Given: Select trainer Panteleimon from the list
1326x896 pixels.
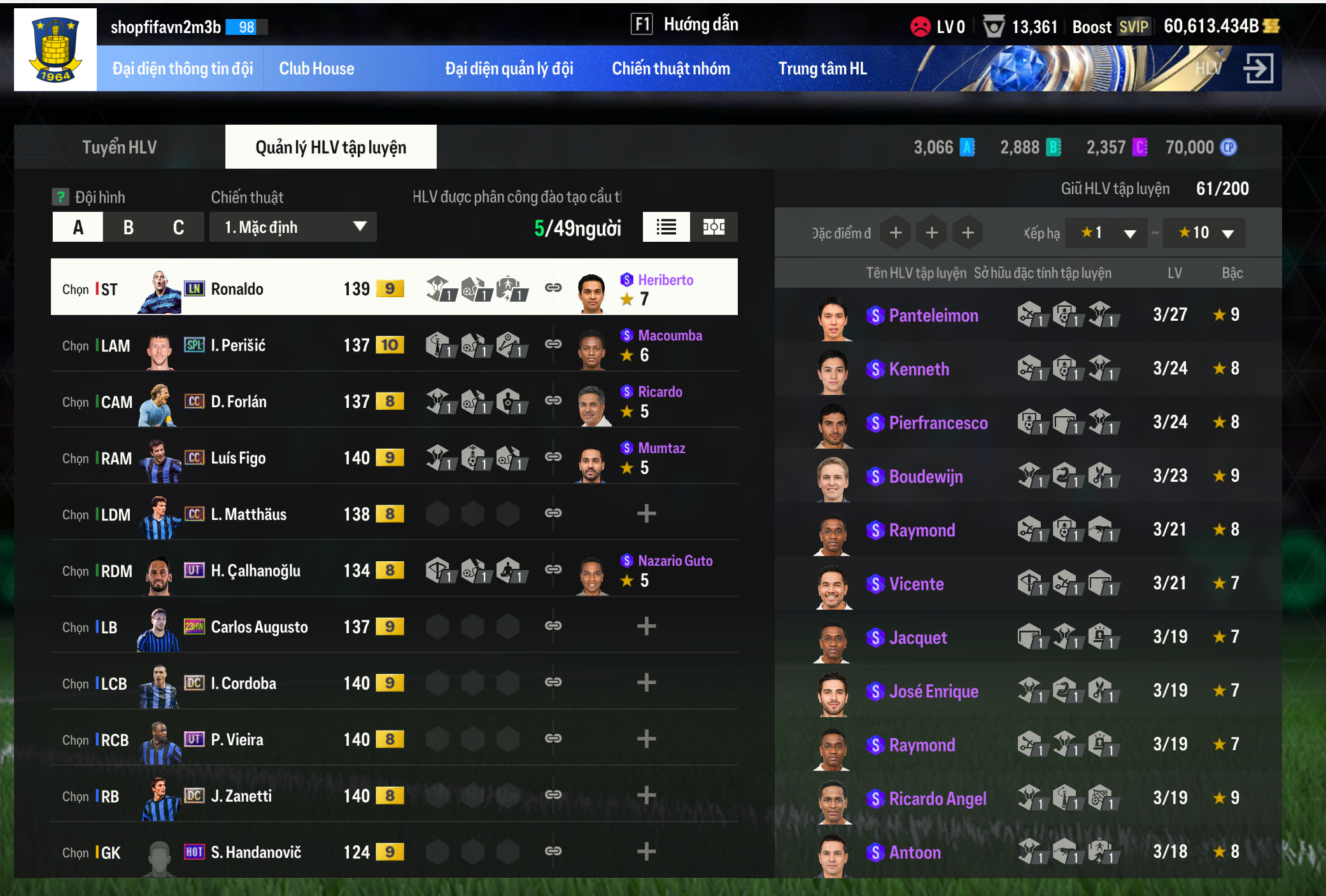Looking at the screenshot, I should pyautogui.click(x=933, y=315).
